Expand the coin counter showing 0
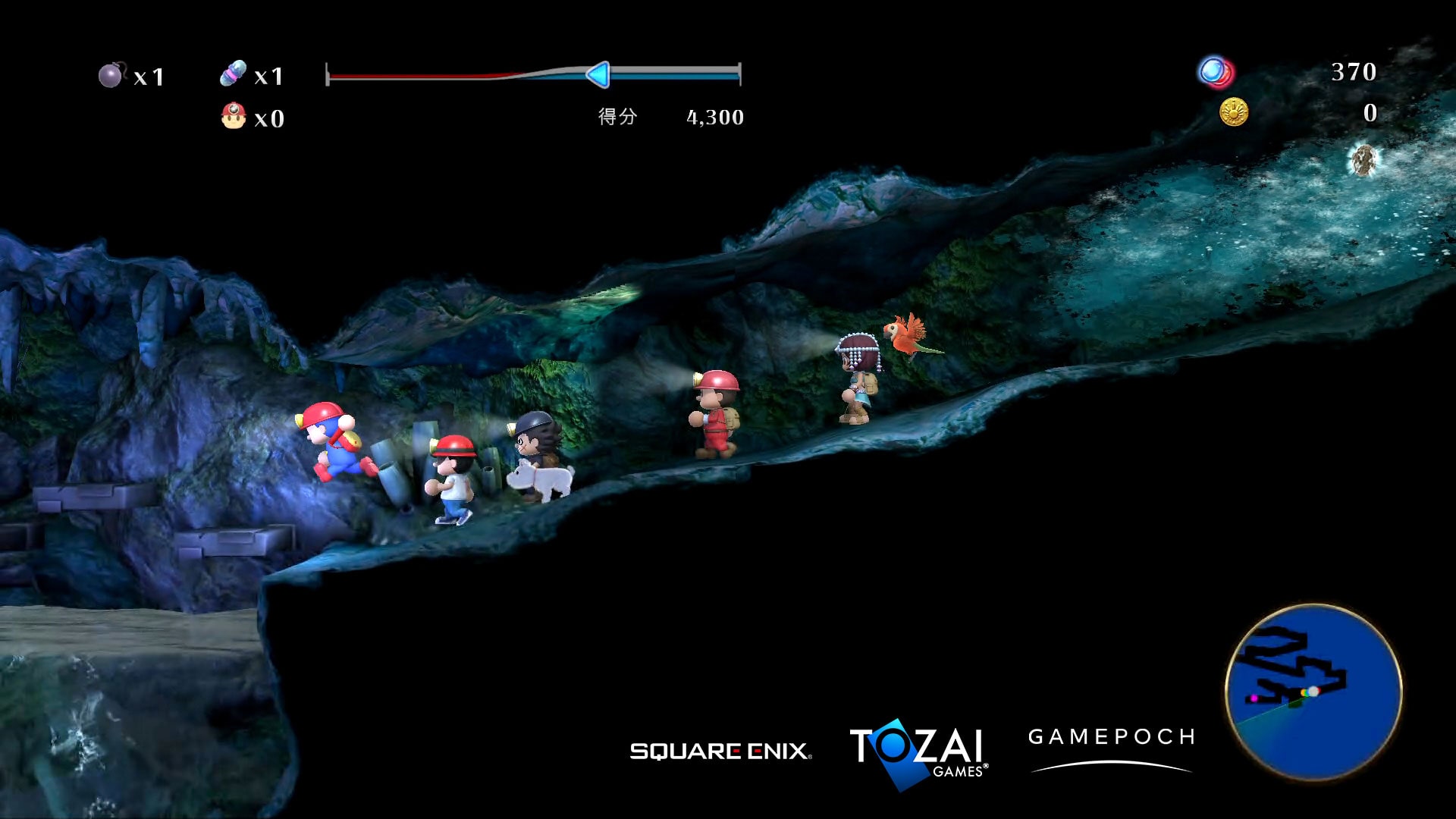This screenshot has height=819, width=1456. point(1370,114)
